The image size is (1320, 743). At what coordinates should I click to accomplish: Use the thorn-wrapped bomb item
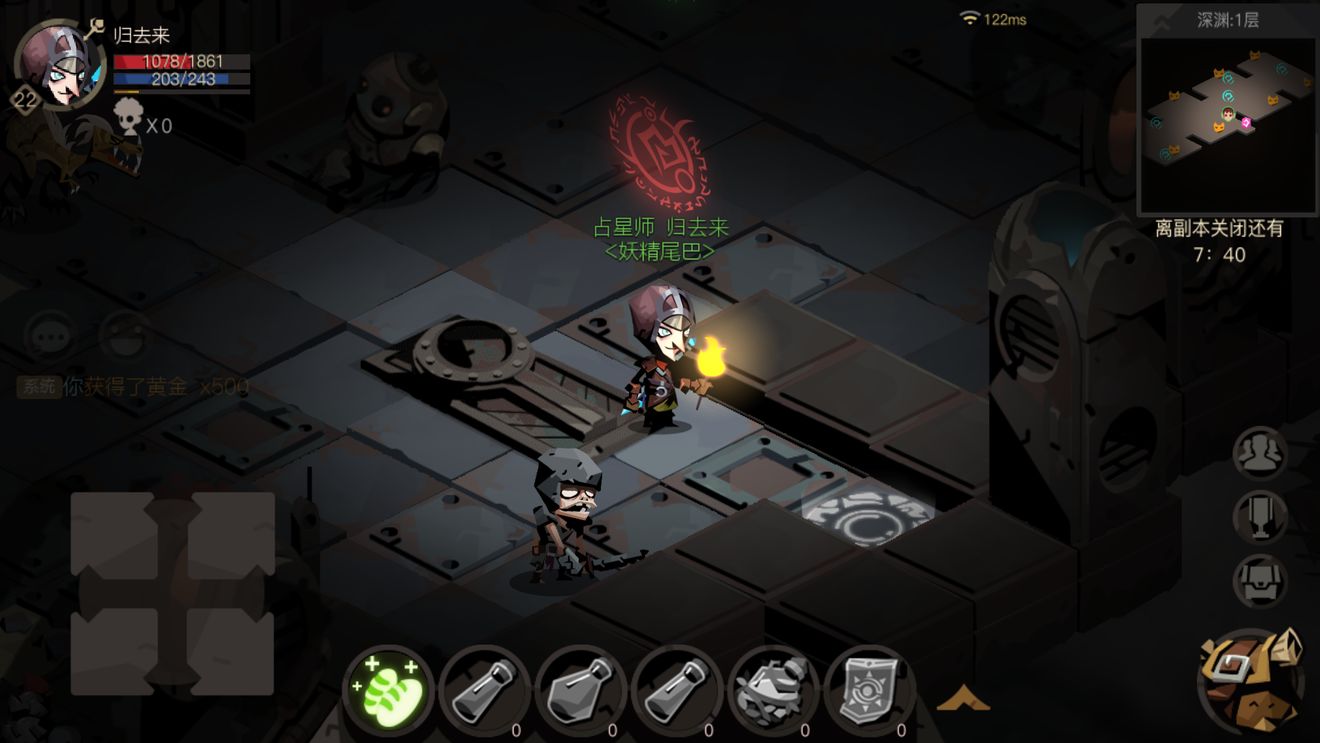[x=775, y=691]
